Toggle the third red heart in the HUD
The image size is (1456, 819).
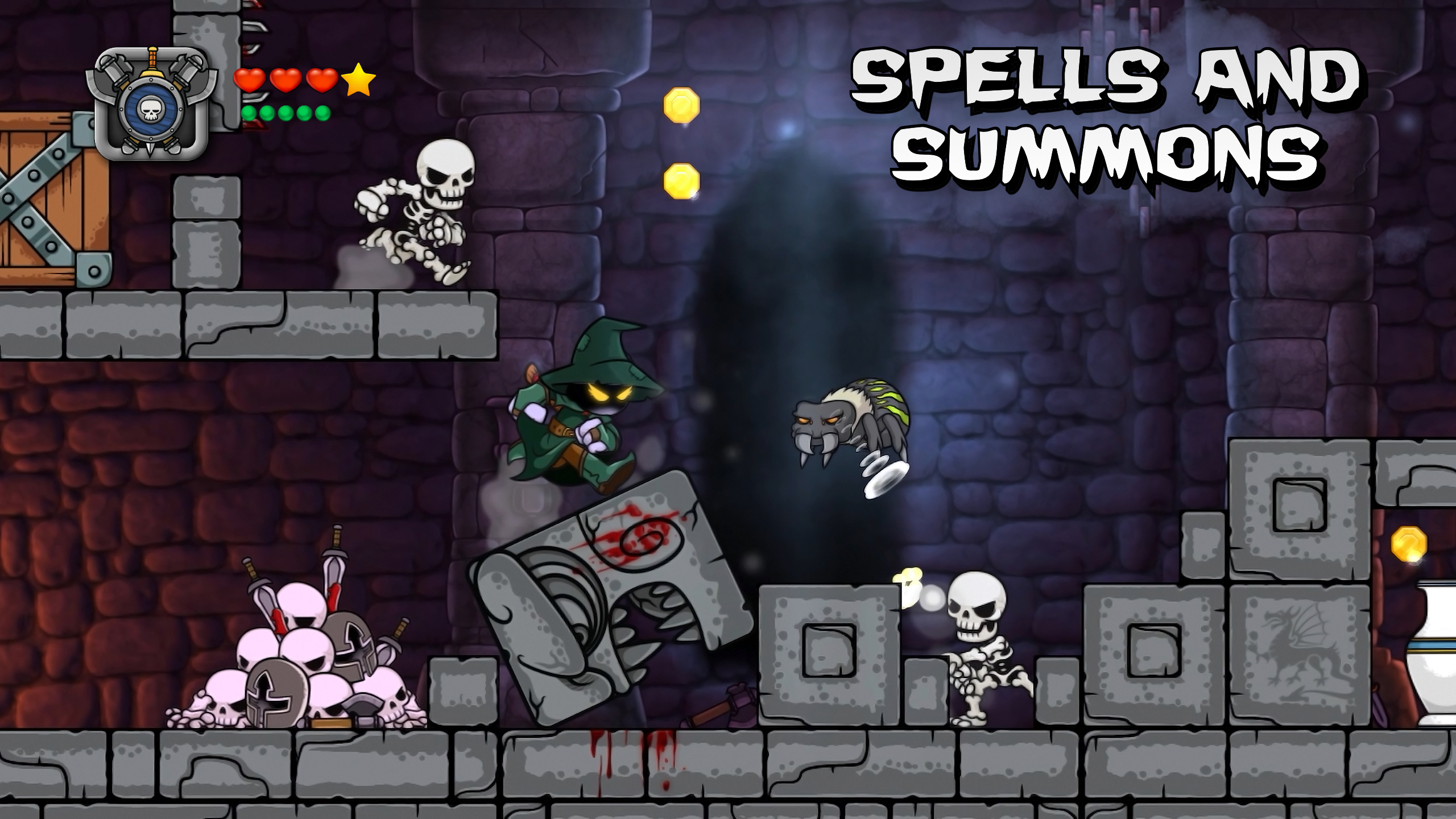tap(321, 80)
